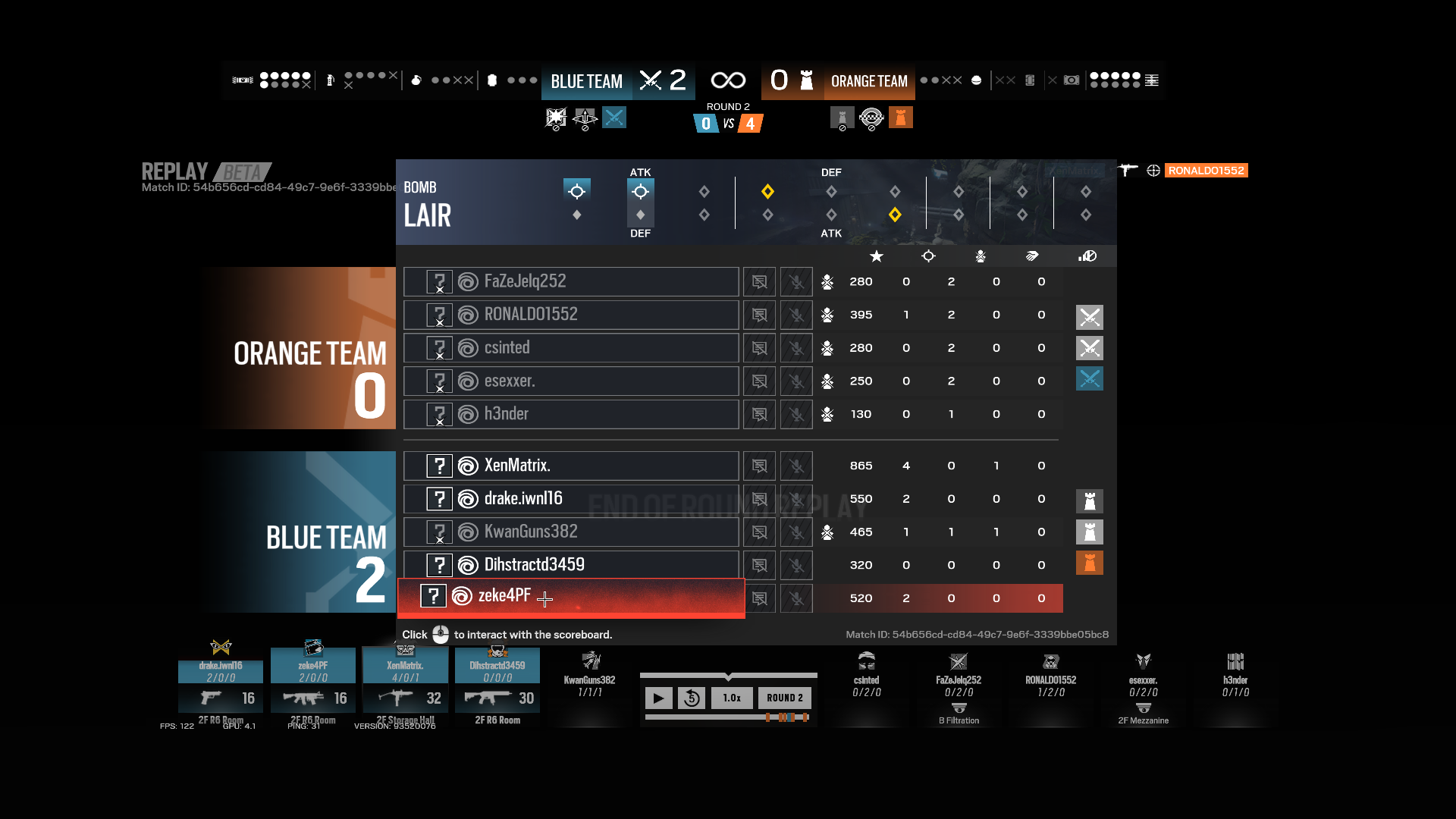Expand the replay camera options above the timeline
Viewport: 1456px width, 819px height.
point(728,675)
